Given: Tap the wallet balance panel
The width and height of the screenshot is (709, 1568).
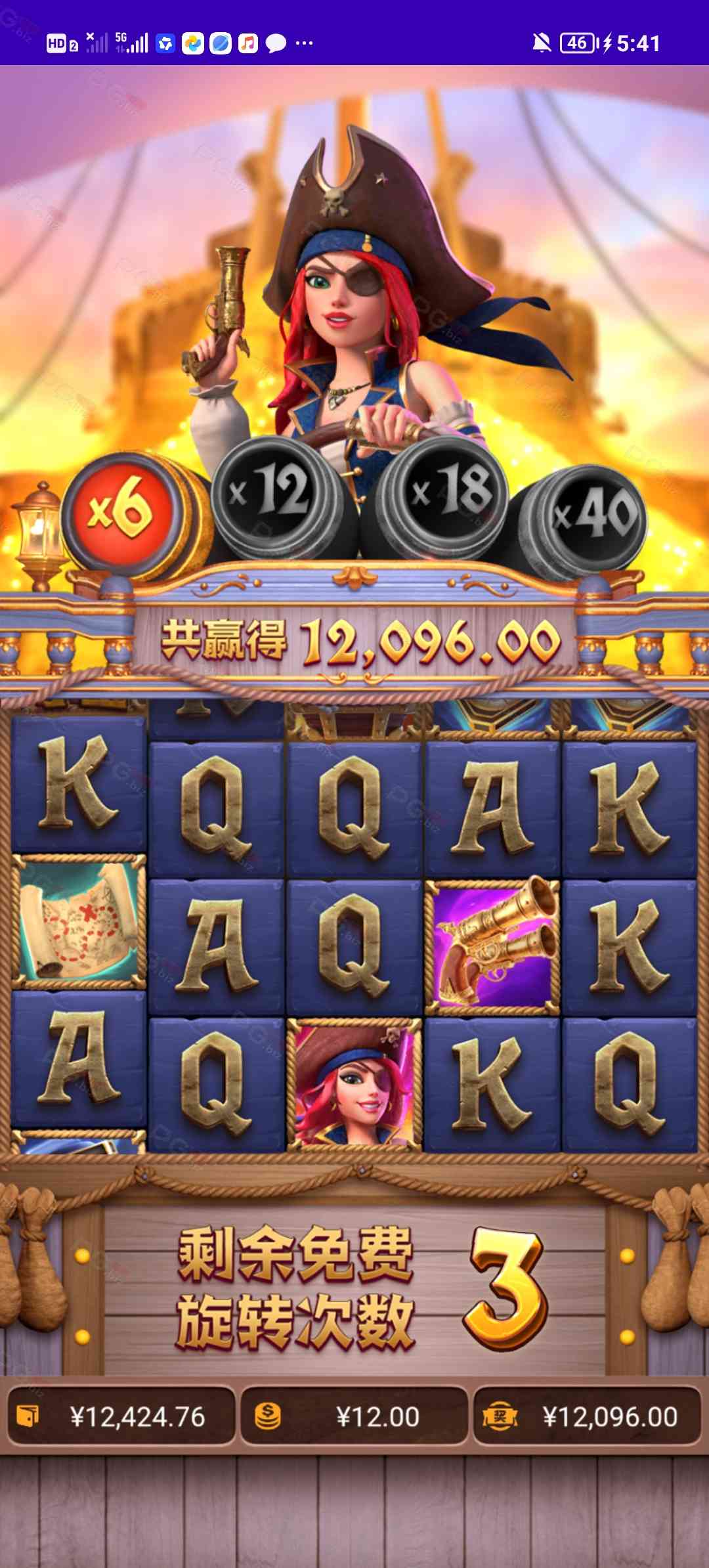Looking at the screenshot, I should click(x=121, y=1416).
